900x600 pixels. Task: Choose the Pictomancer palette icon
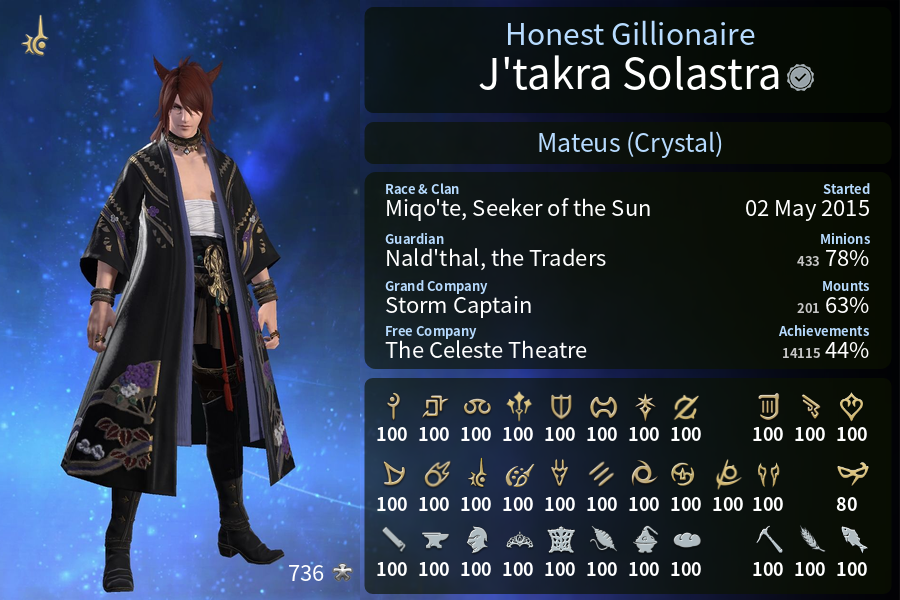[518, 473]
